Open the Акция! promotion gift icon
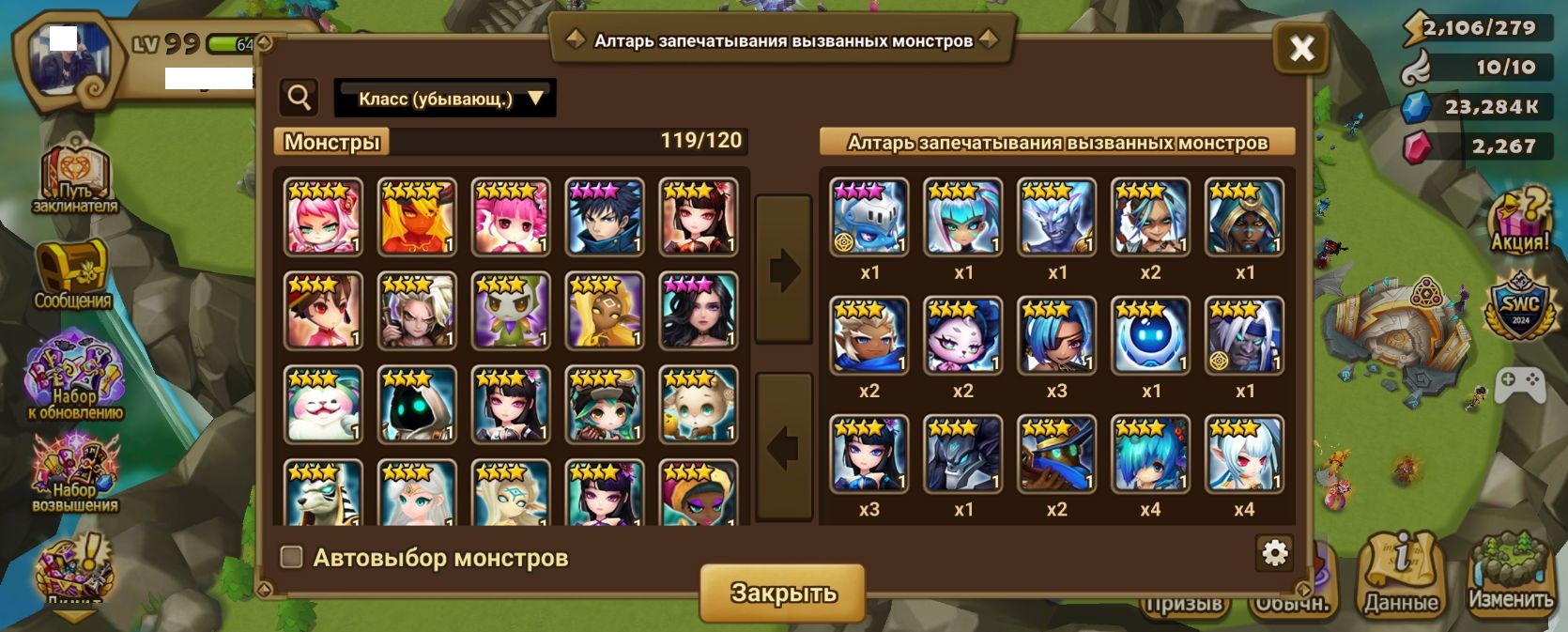 coord(1519,221)
